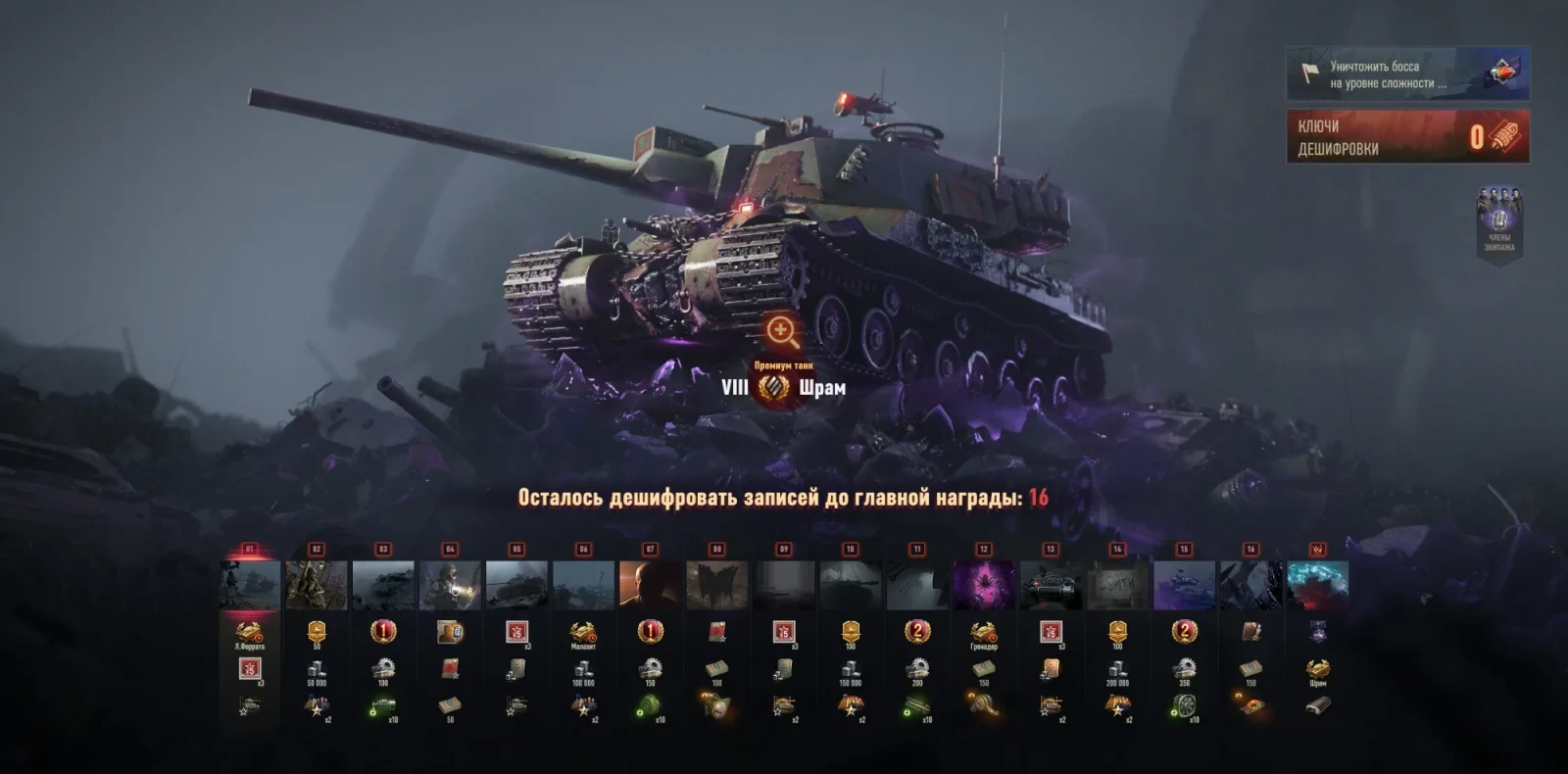Show the Члены экипажа crew members banner
Viewport: 1568px width, 774px height.
1499,223
